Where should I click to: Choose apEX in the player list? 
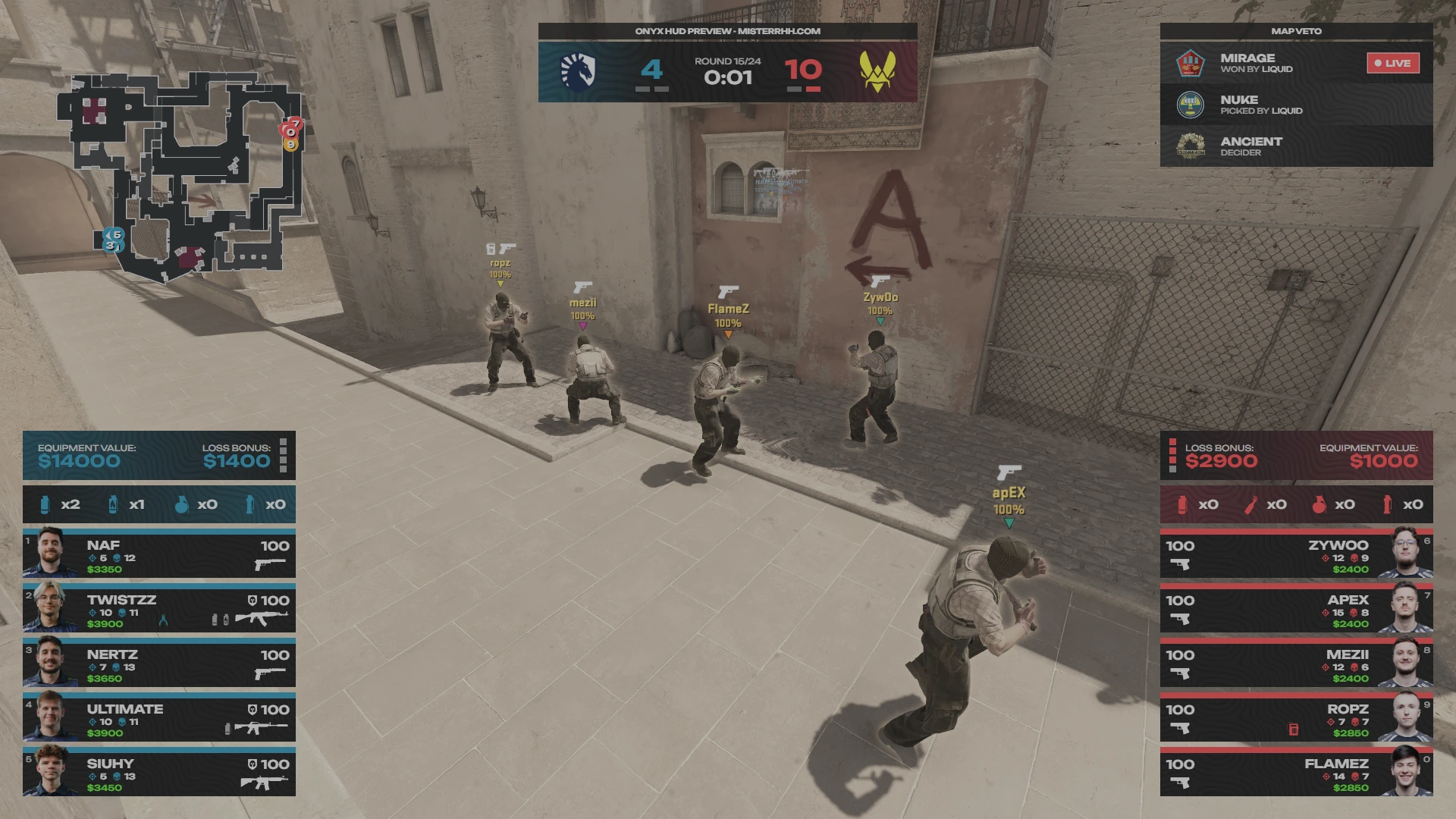(1297, 610)
